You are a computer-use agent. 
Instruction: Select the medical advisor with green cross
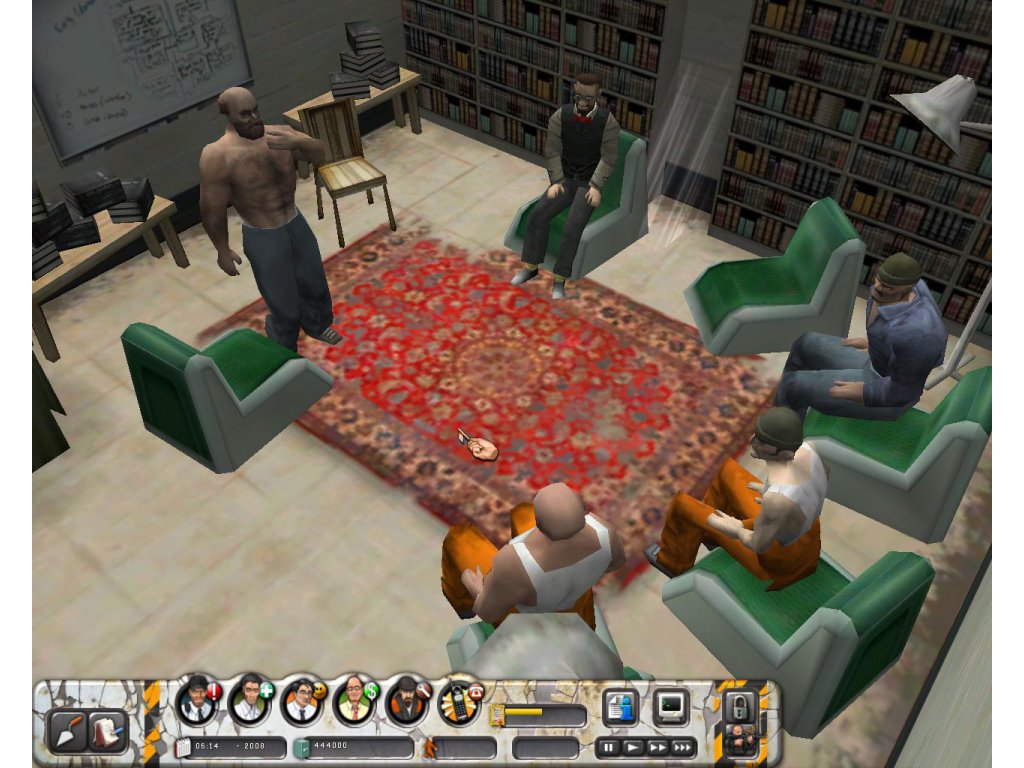[x=249, y=701]
